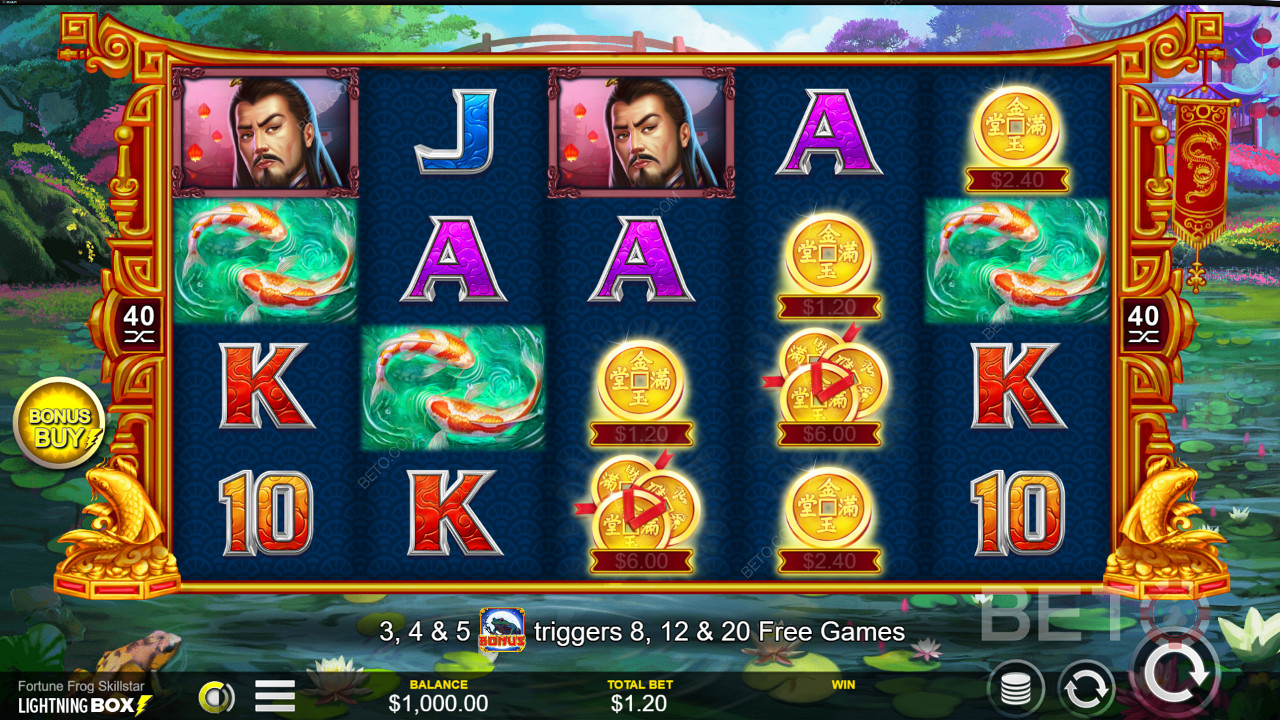
Task: Activate the autoplay button
Action: point(1086,688)
